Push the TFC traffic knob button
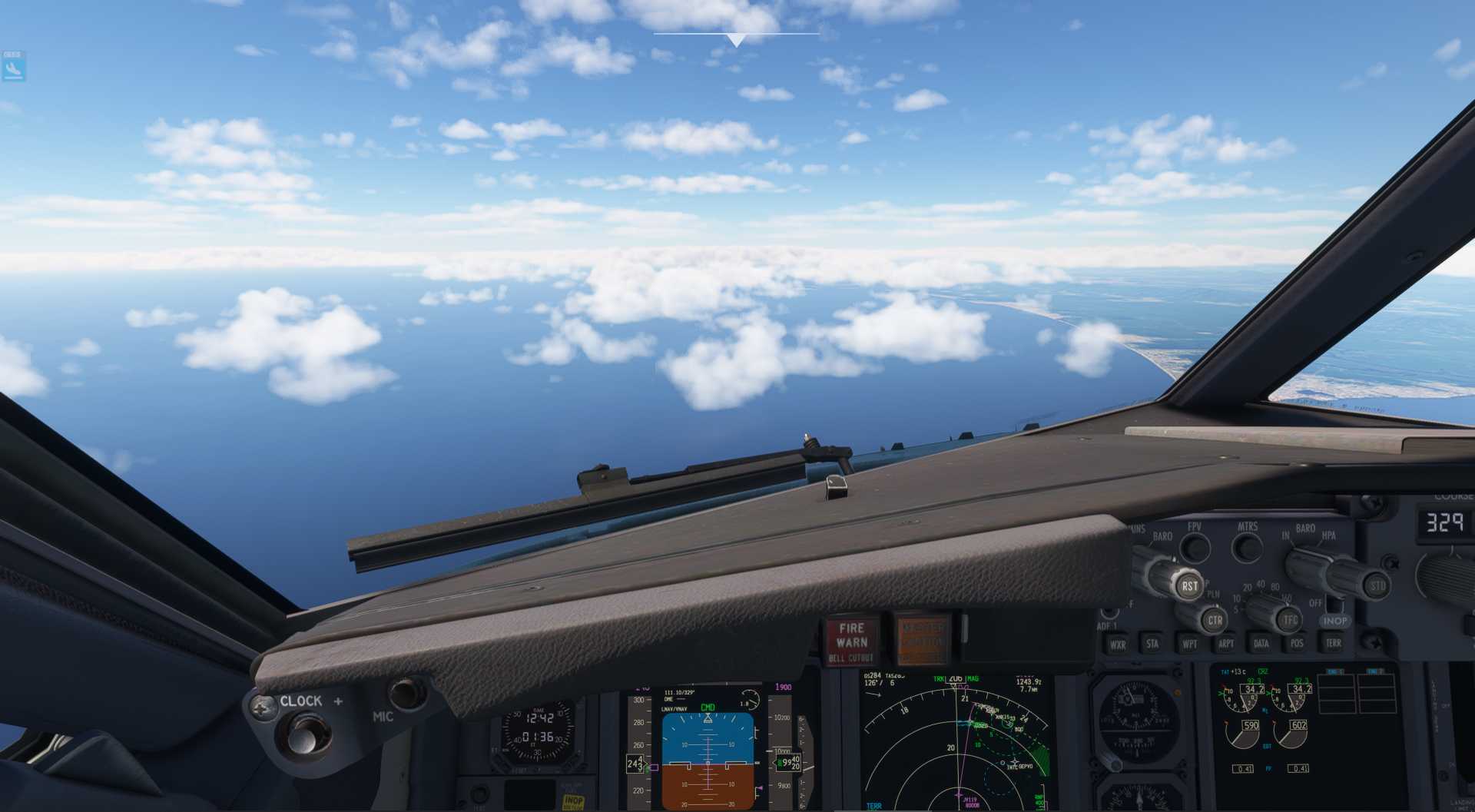 click(1290, 620)
